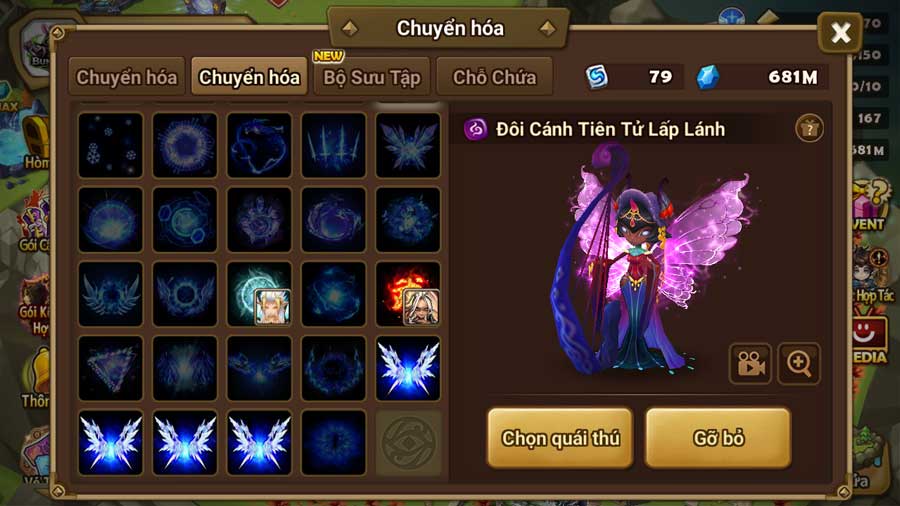Close the Chuyển hóa window
The image size is (900, 506).
(840, 34)
